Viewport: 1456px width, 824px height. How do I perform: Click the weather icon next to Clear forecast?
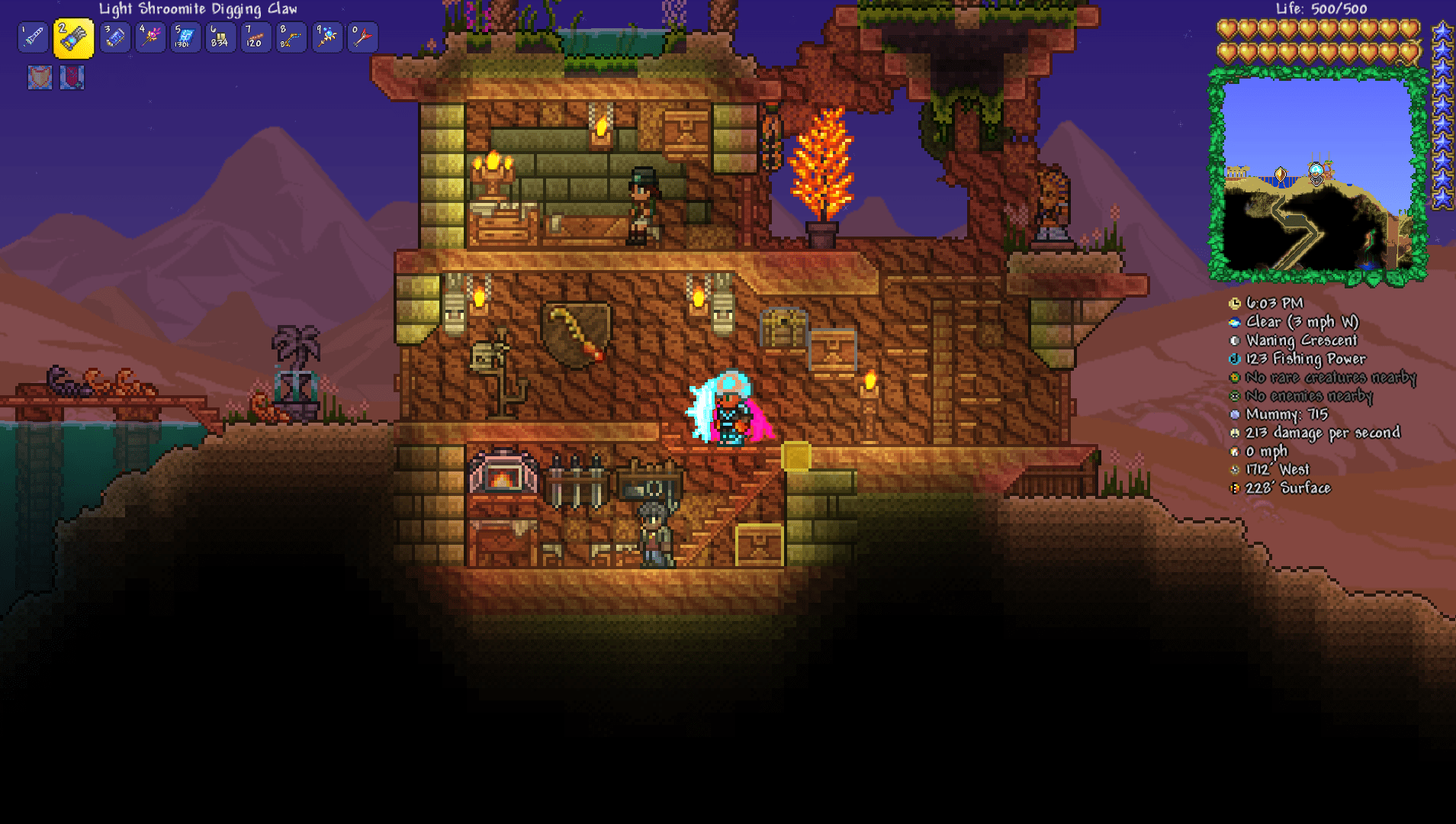pos(1236,322)
